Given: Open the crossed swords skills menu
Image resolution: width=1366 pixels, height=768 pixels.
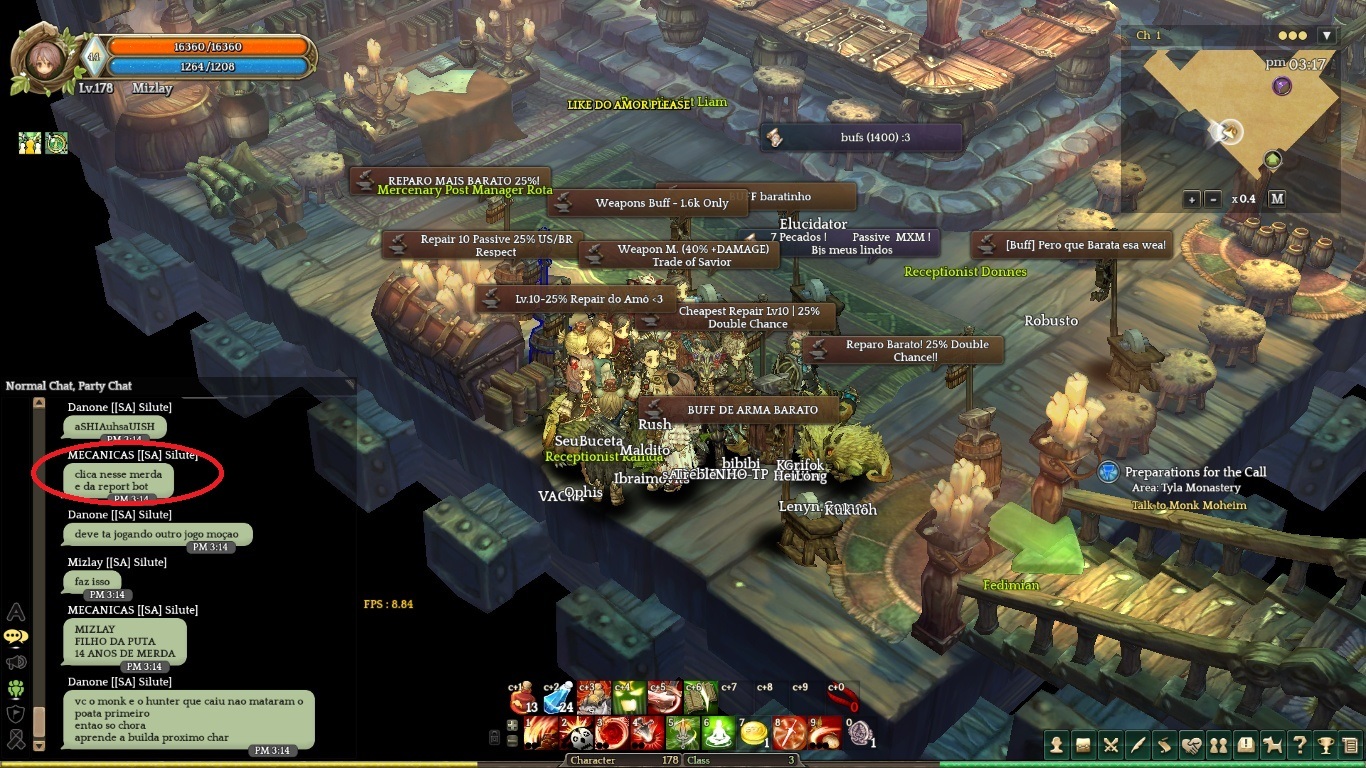Looking at the screenshot, I should pos(1110,745).
